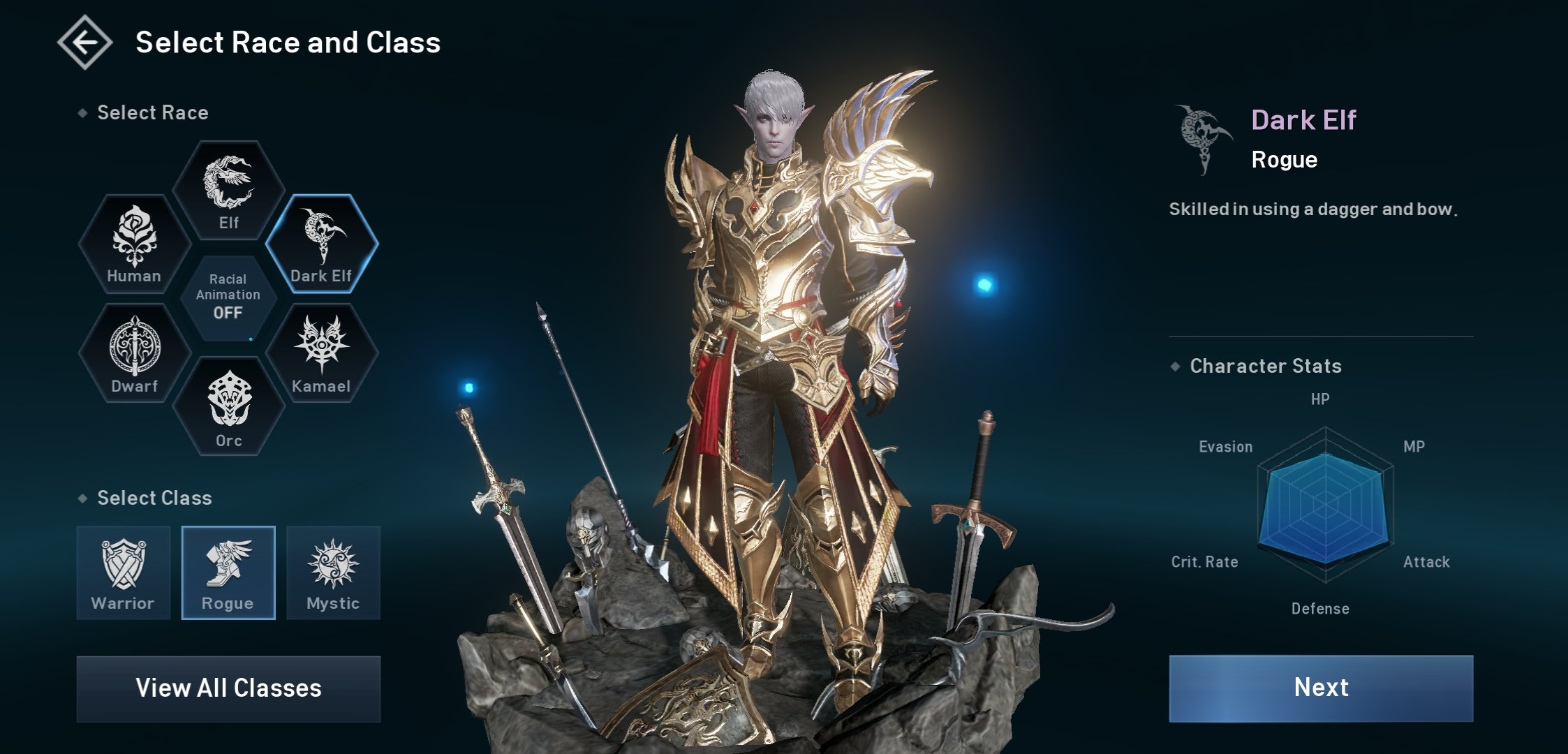Image resolution: width=1568 pixels, height=754 pixels.
Task: Select the Warrior class
Action: pyautogui.click(x=124, y=572)
